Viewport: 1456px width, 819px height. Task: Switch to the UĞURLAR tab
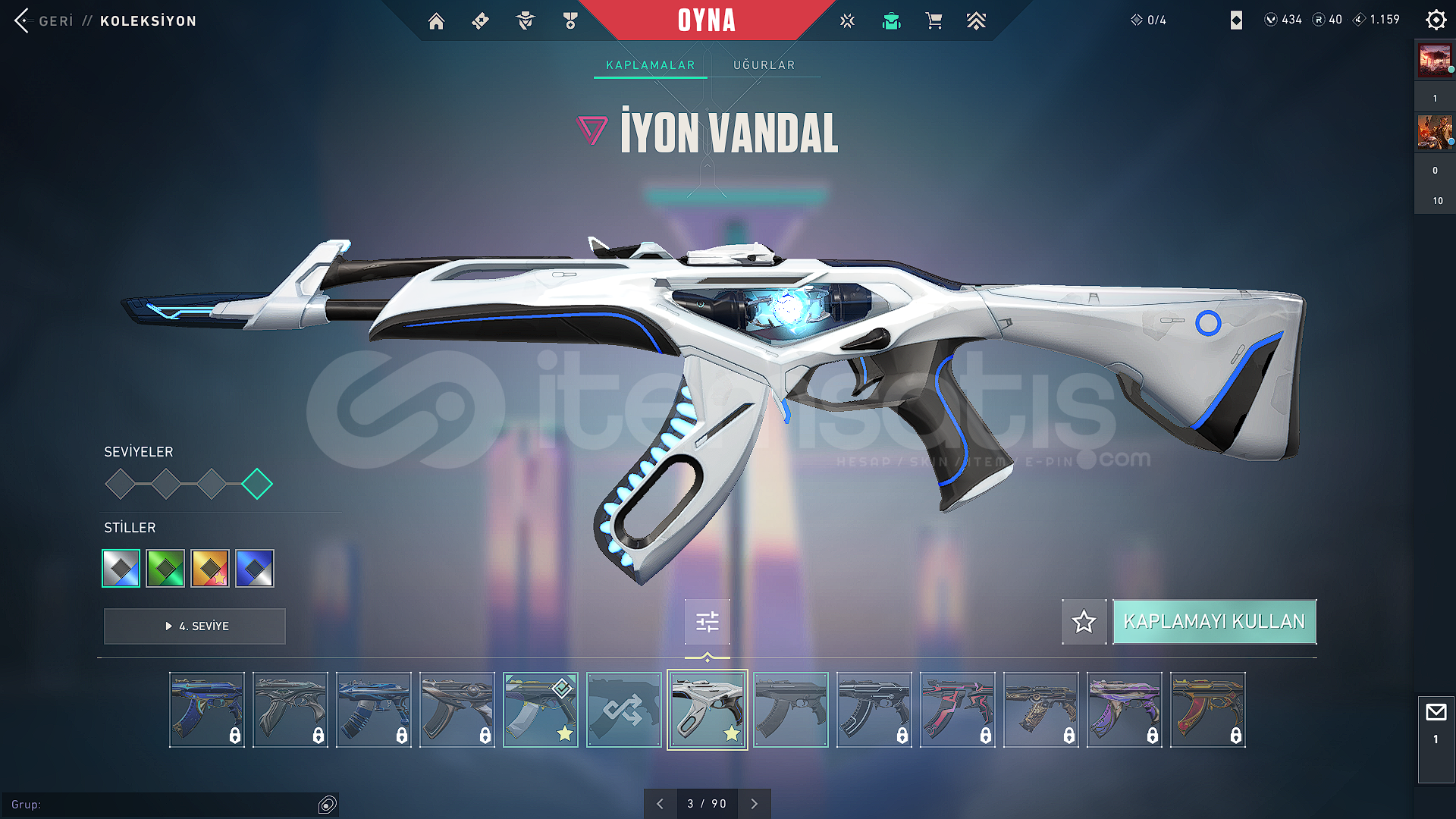click(764, 65)
